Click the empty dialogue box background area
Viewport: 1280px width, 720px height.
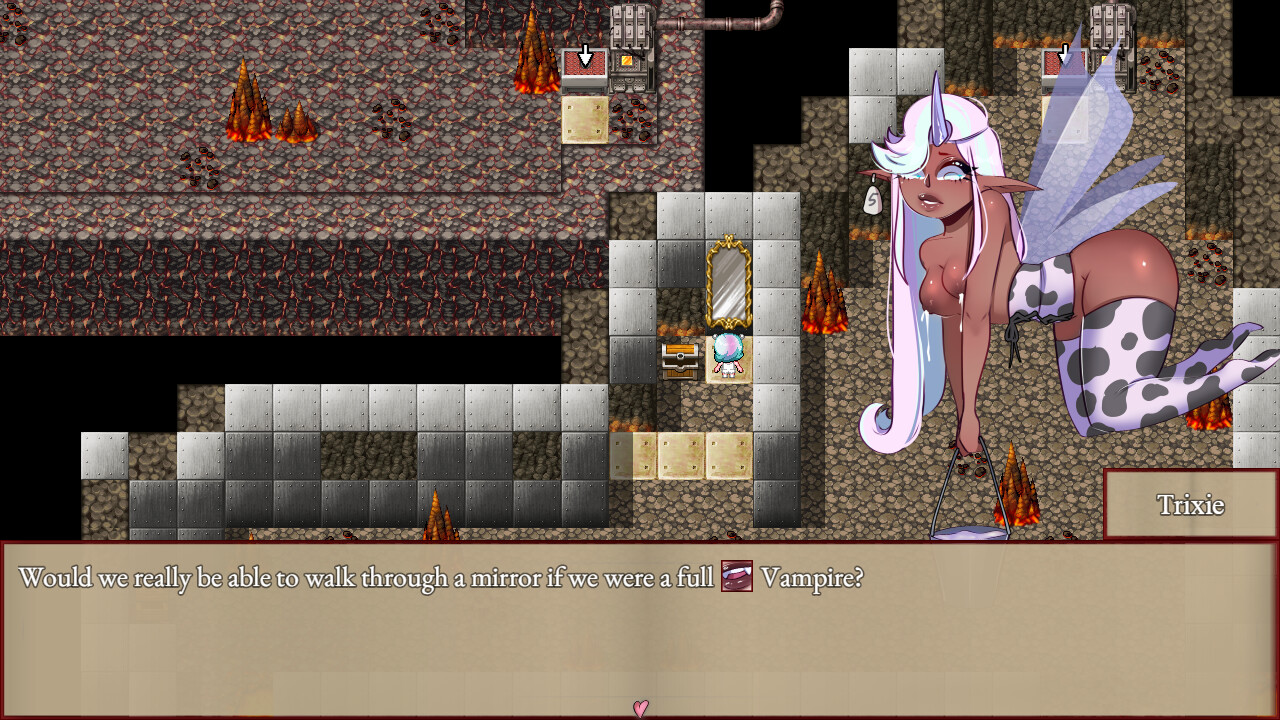click(x=400, y=650)
